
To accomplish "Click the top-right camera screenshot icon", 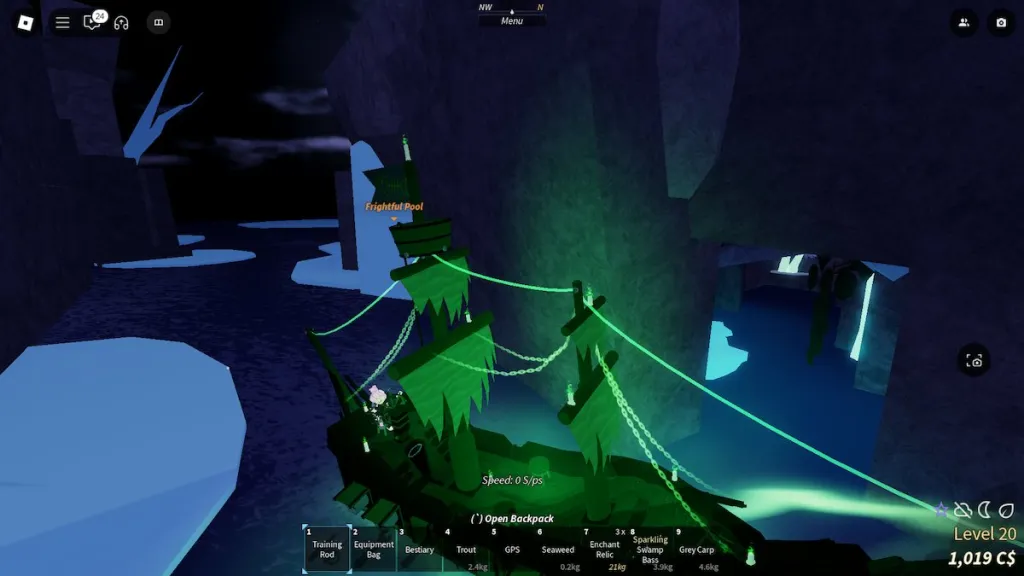I will pos(1000,22).
